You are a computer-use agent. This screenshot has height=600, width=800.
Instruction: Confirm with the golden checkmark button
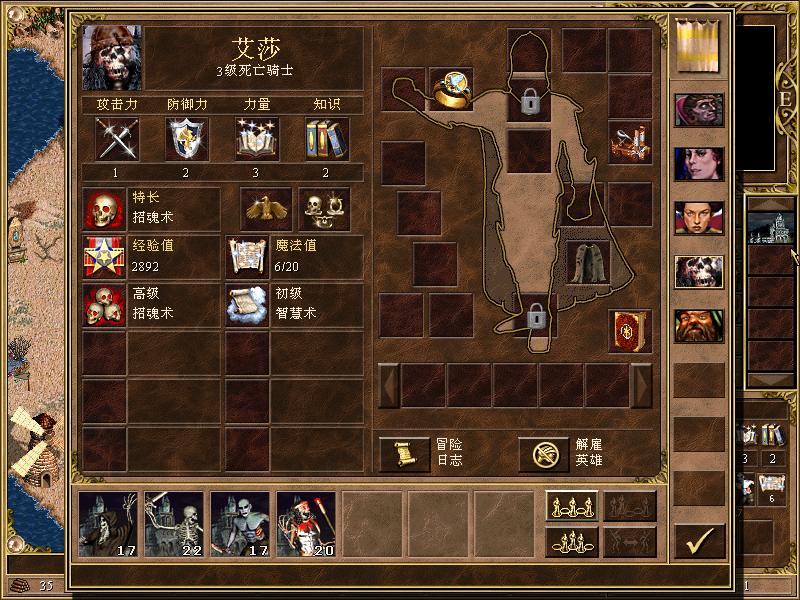click(699, 541)
